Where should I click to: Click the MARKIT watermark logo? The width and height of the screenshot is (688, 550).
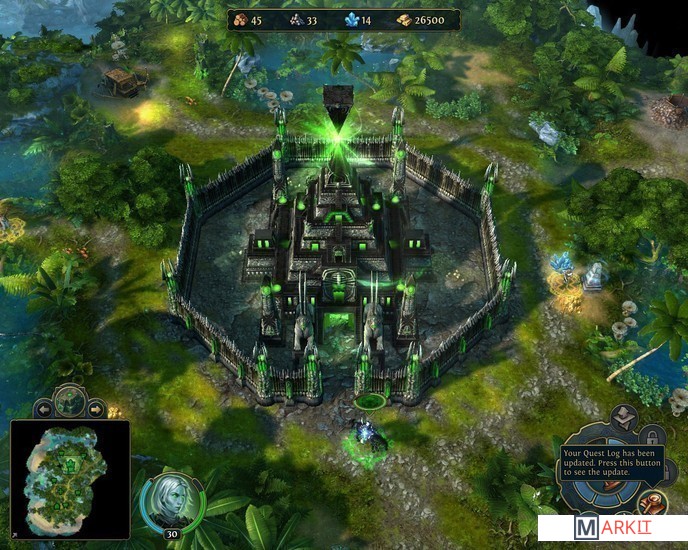[x=612, y=528]
